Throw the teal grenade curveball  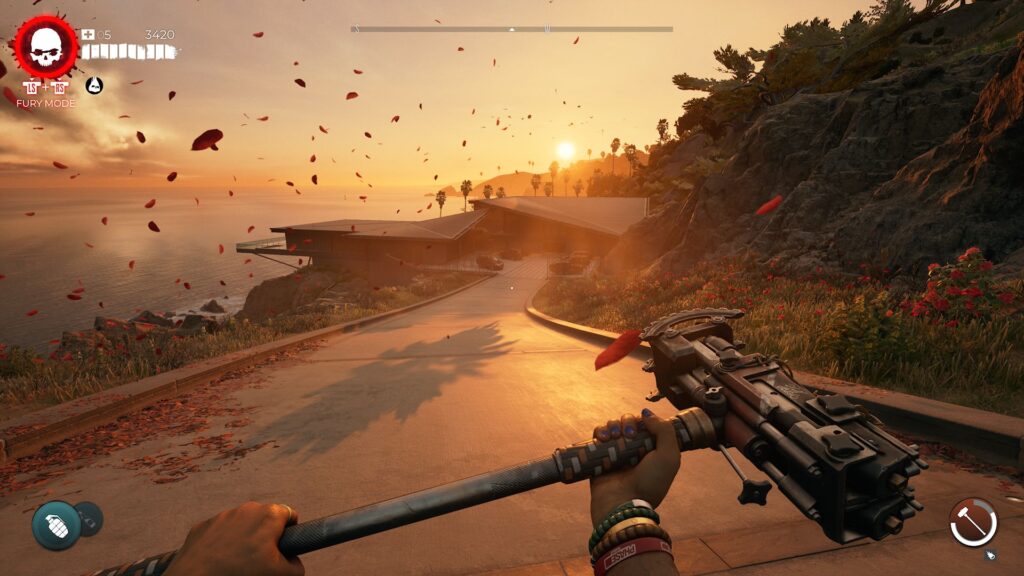(x=56, y=524)
